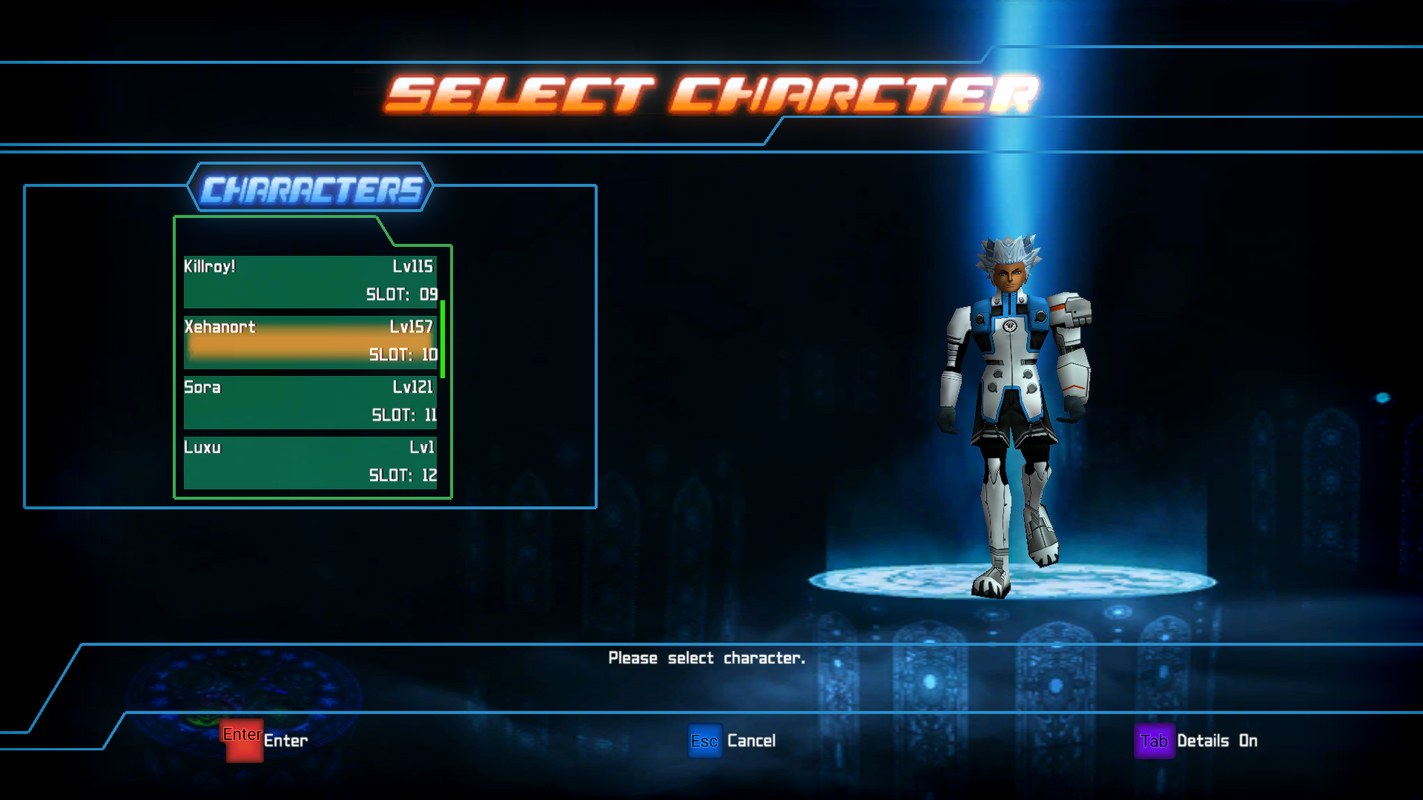Image resolution: width=1423 pixels, height=800 pixels.
Task: Pick the Lv1 character Luxu
Action: [x=310, y=462]
